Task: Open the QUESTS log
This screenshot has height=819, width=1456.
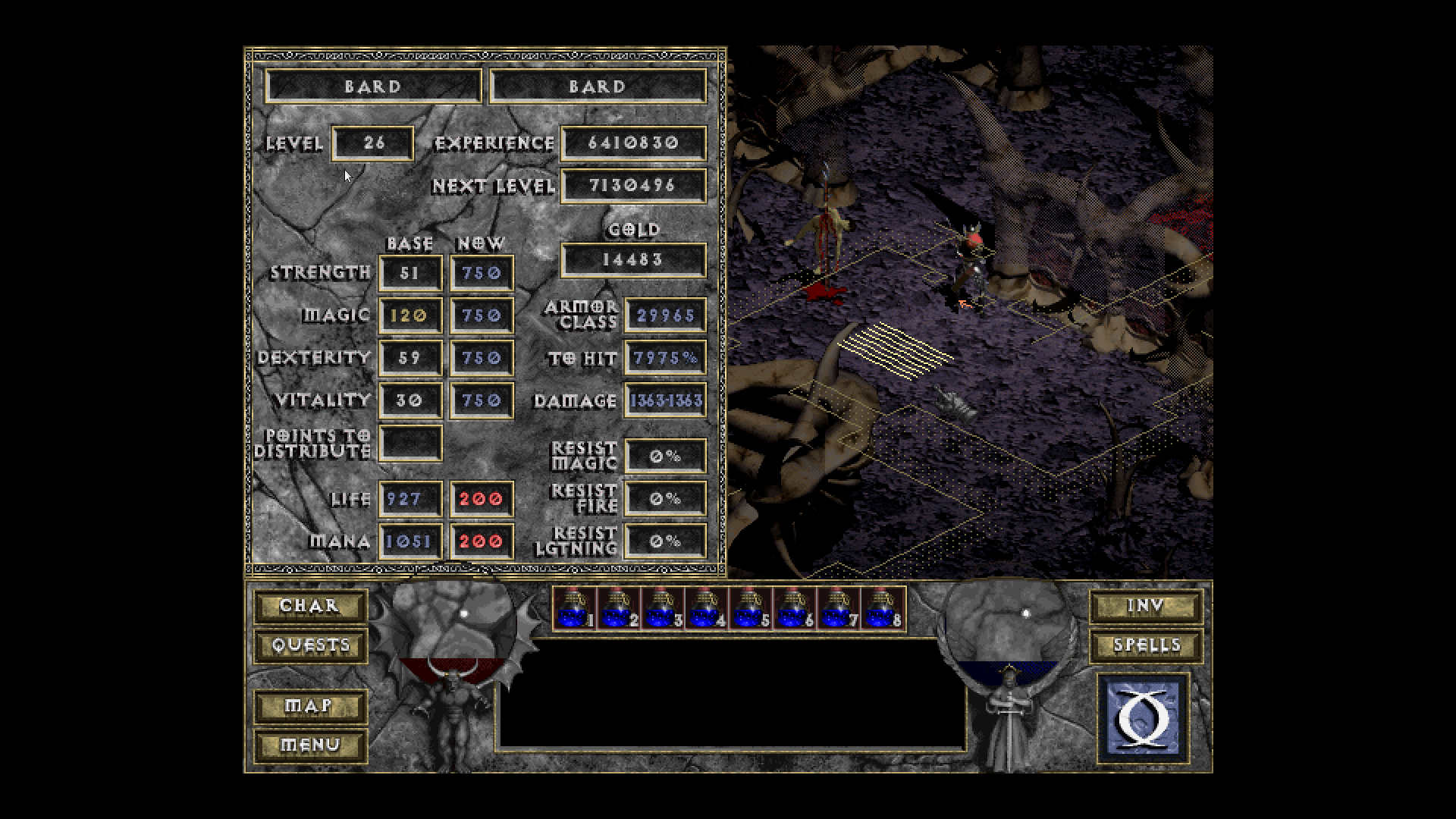Action: point(310,645)
